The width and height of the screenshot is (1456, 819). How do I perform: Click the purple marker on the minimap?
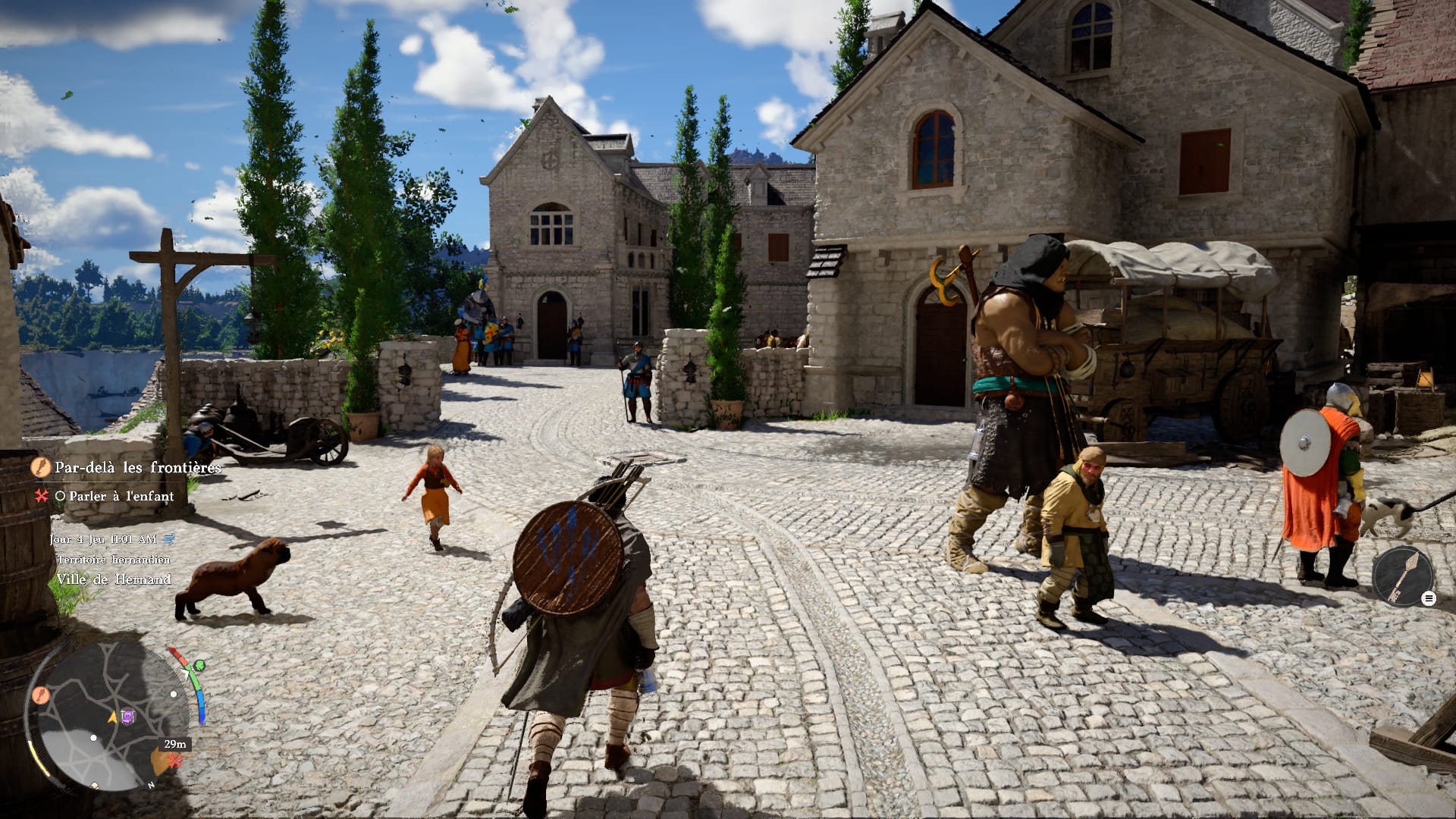[x=128, y=716]
